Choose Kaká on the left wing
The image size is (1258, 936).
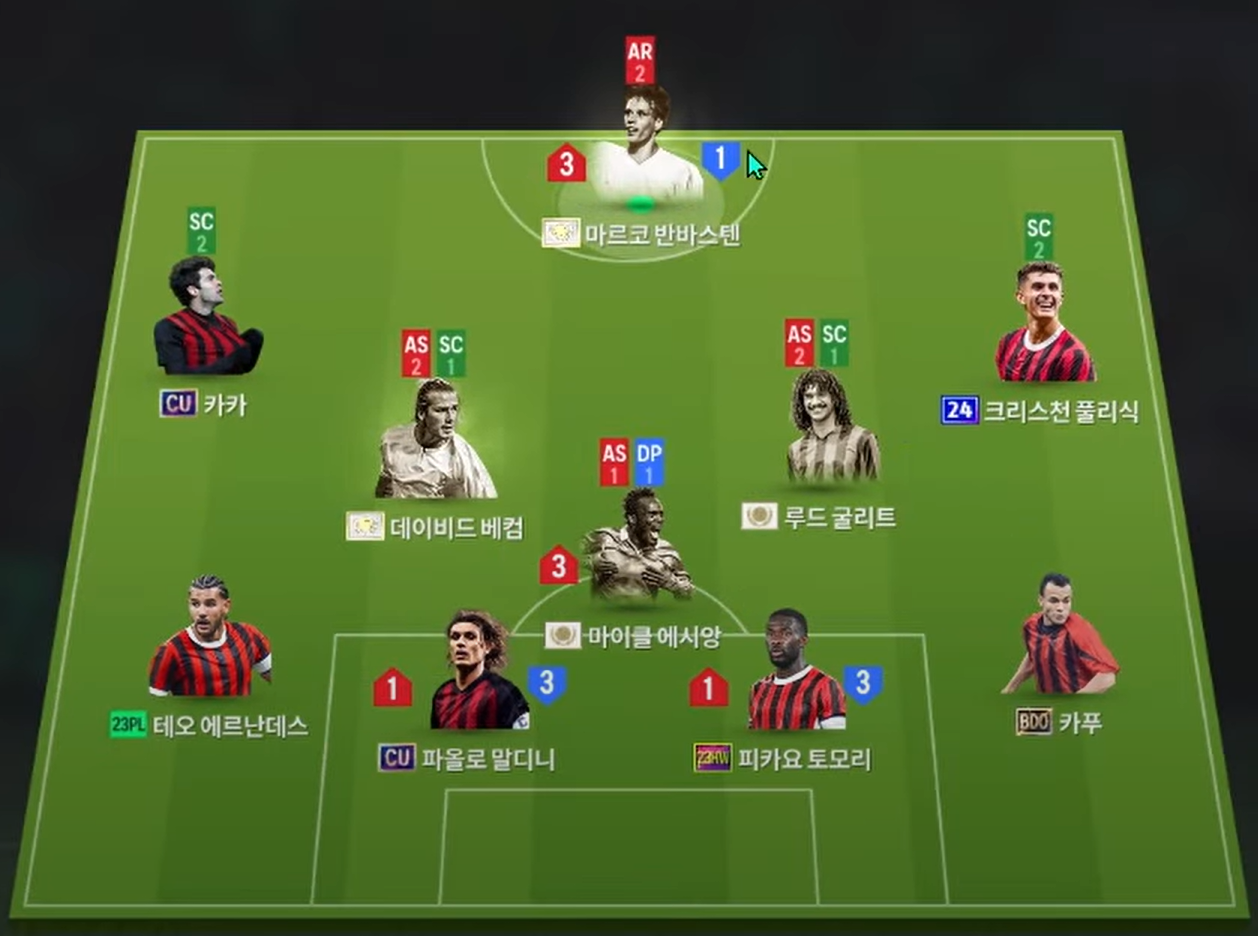(x=207, y=318)
